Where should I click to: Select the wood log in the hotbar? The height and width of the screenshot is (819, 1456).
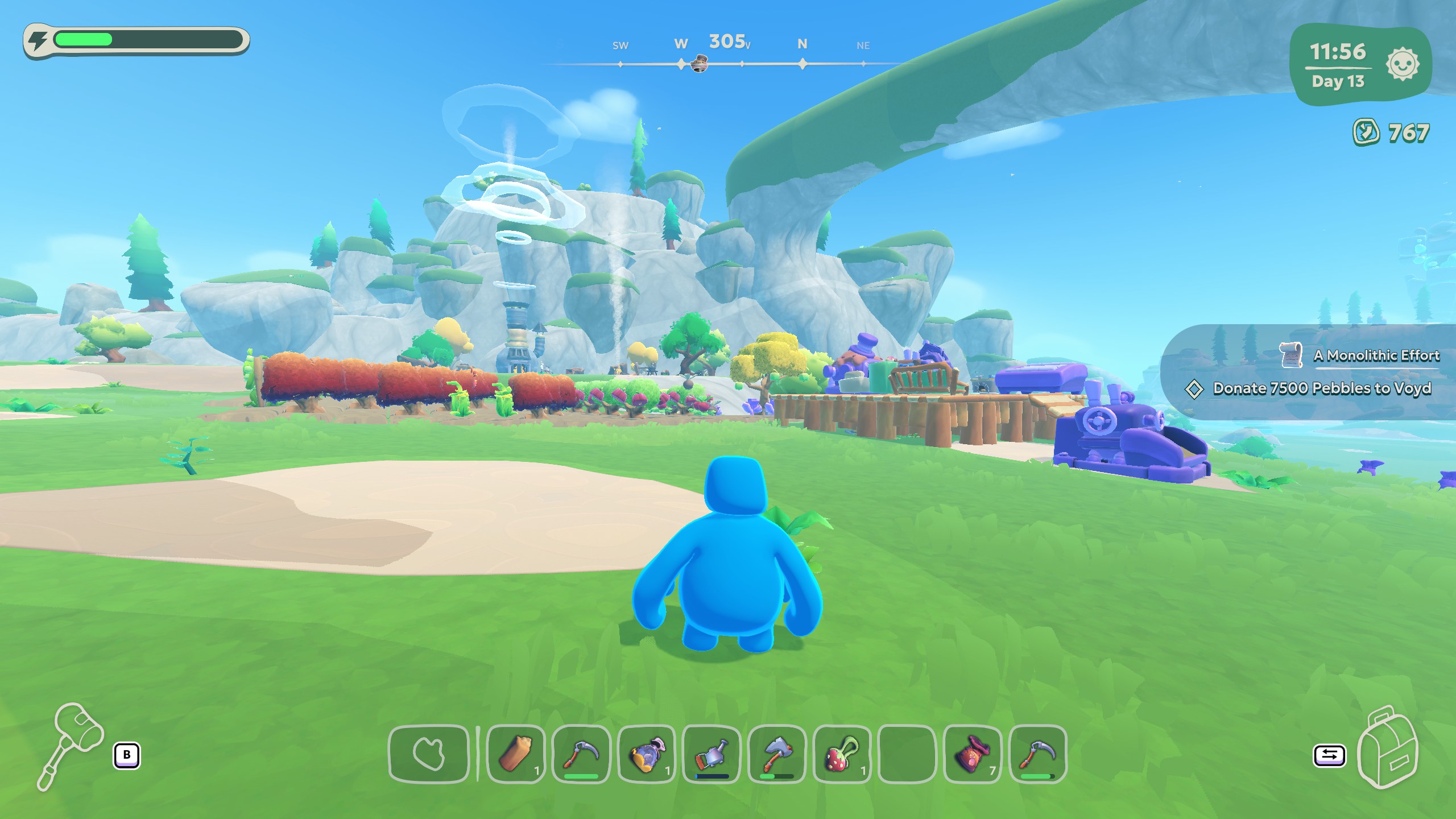(516, 754)
